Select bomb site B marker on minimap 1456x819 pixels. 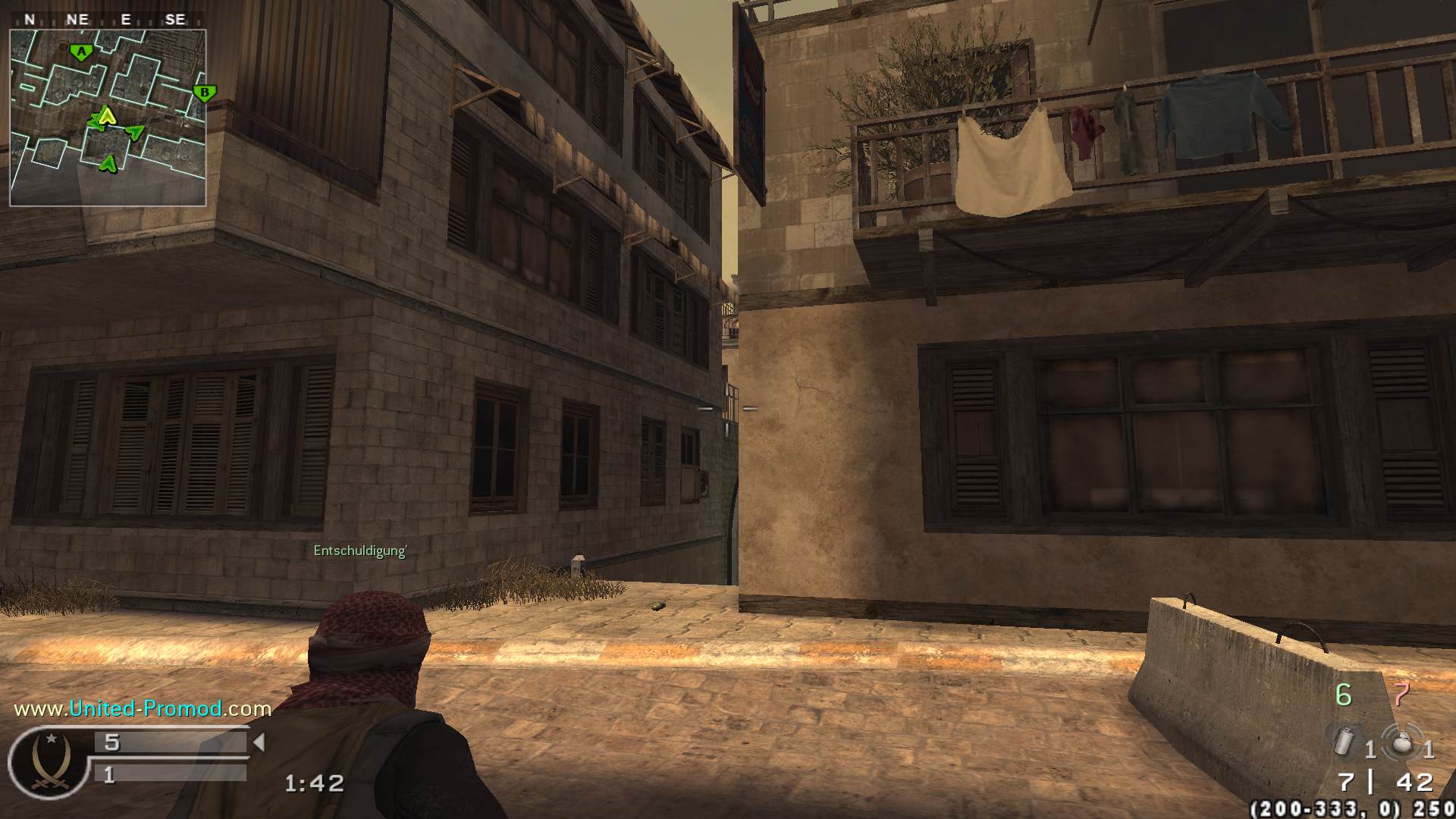pos(204,93)
